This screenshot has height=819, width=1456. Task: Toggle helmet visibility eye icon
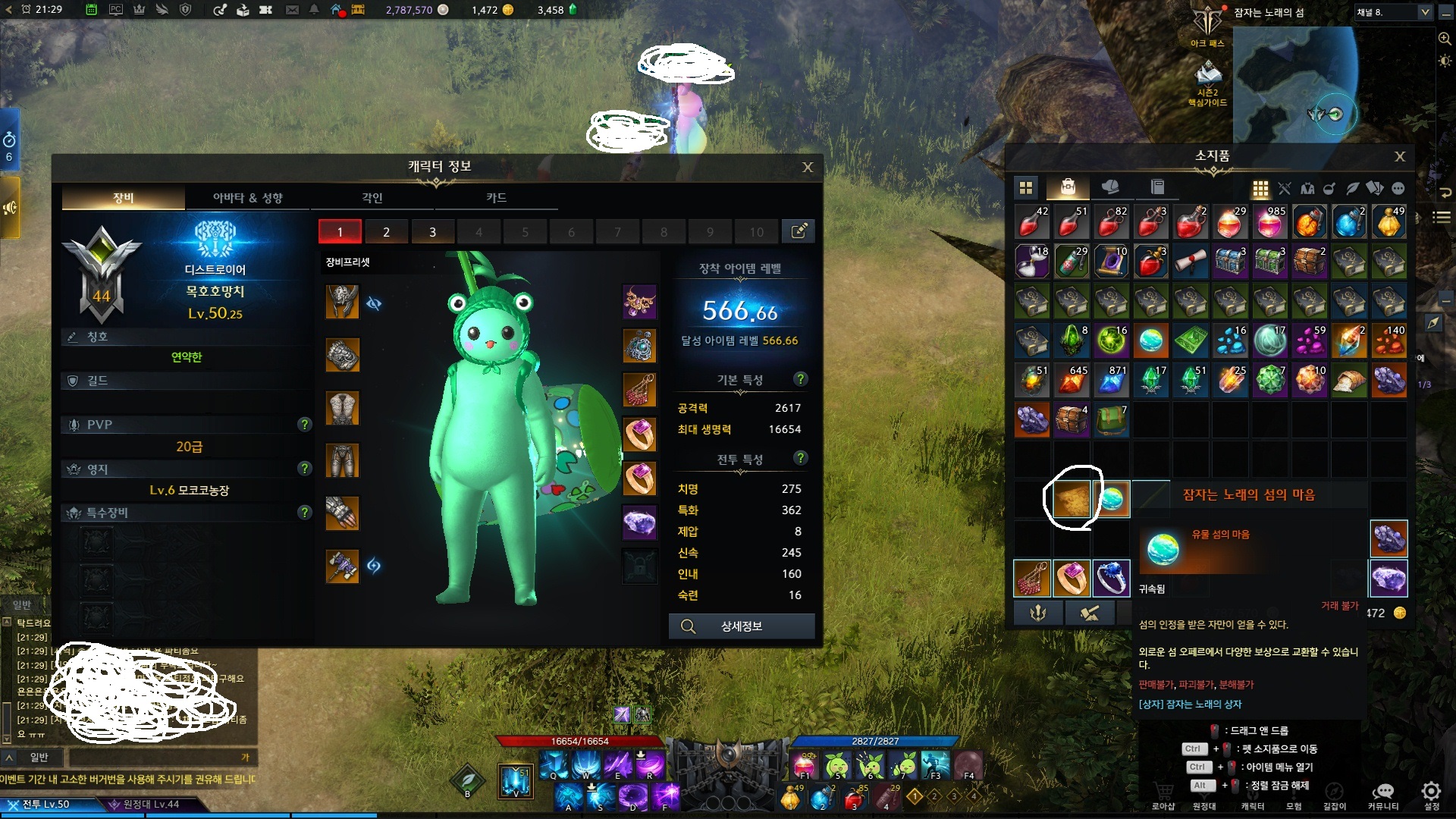pyautogui.click(x=374, y=304)
